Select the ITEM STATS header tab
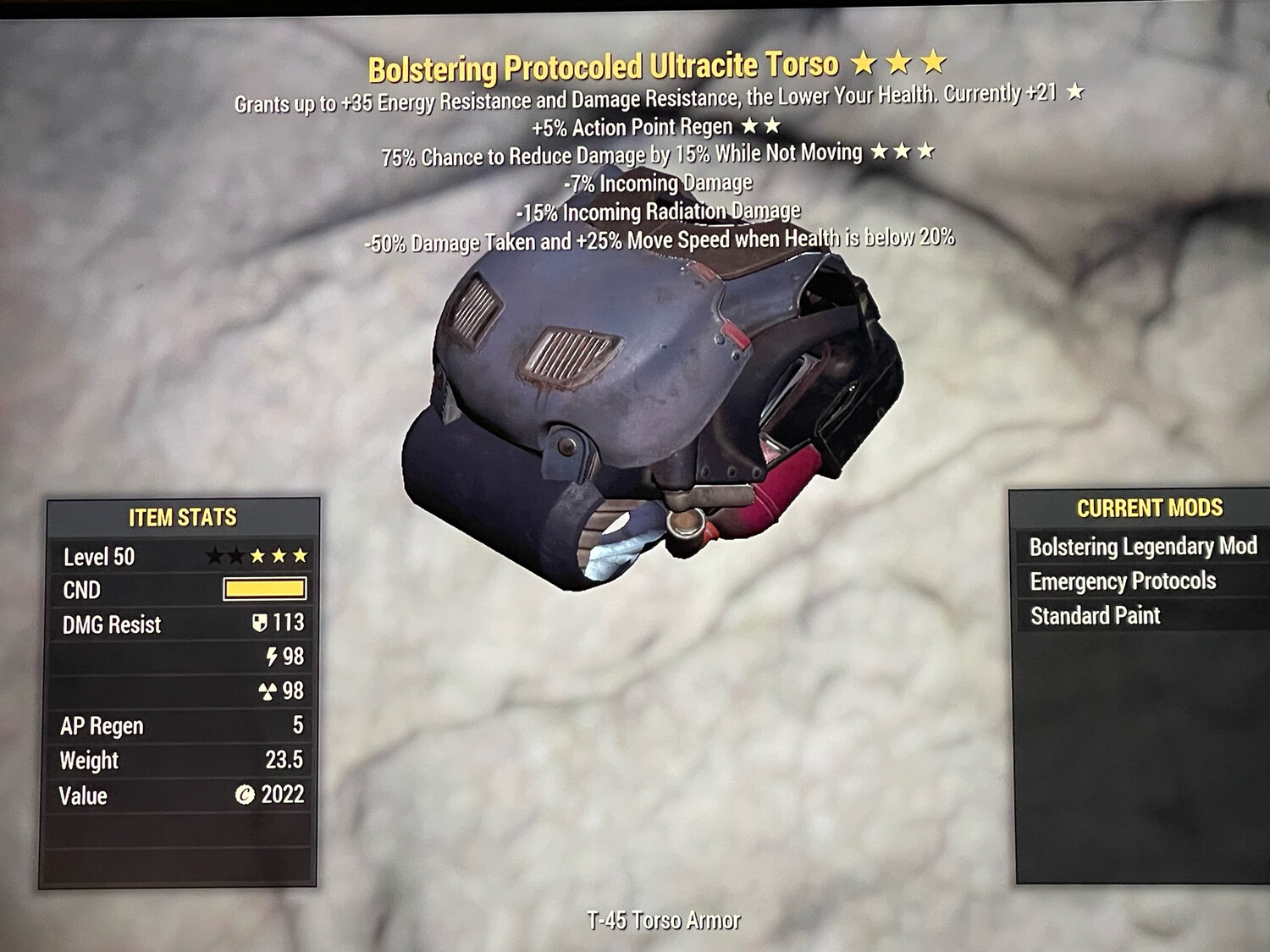1270x952 pixels. (x=182, y=519)
